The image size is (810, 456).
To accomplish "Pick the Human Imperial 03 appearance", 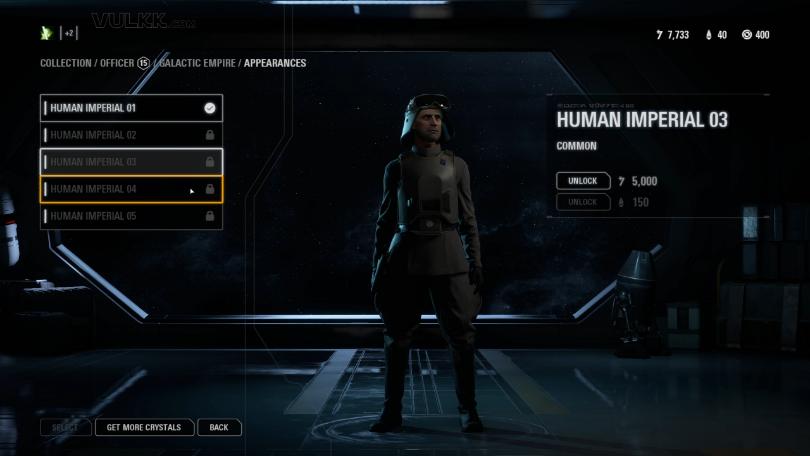I will coord(130,162).
